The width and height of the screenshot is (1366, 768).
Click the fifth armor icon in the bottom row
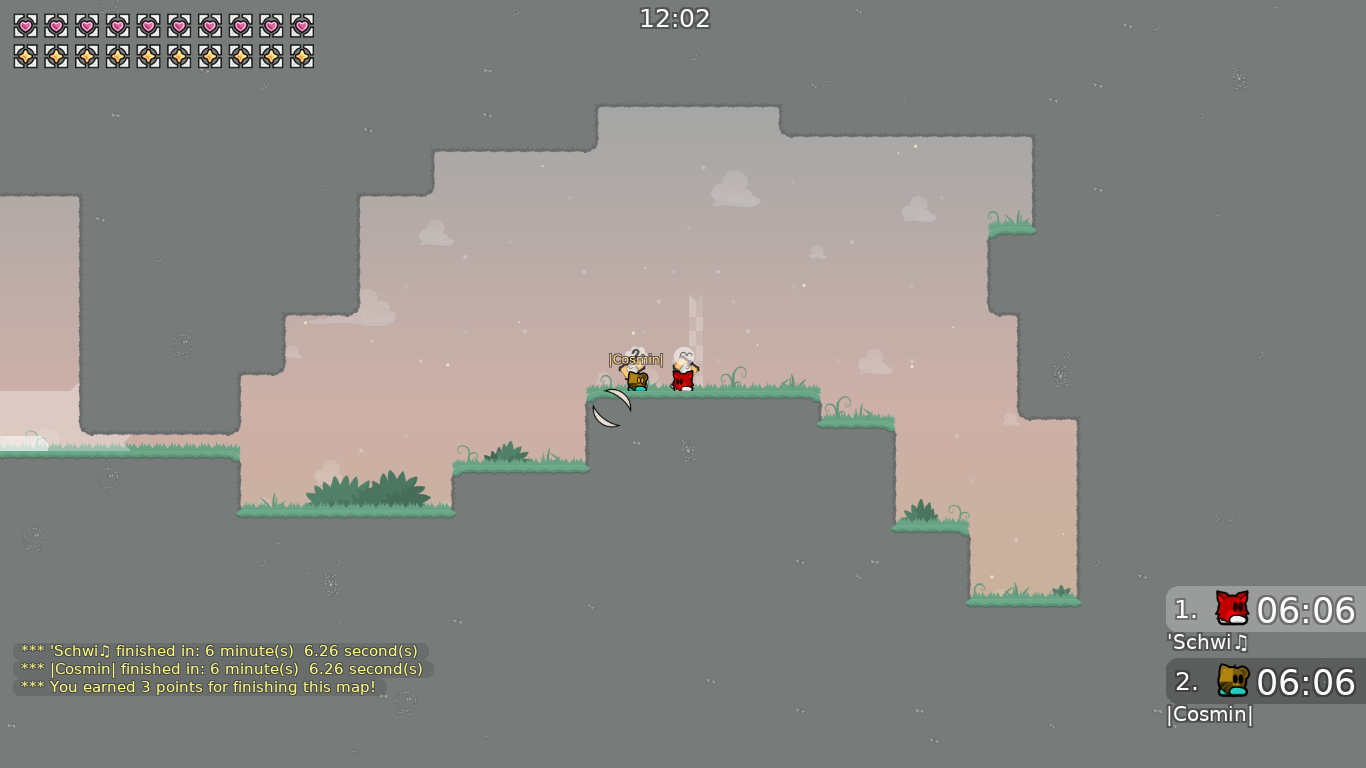coord(146,56)
